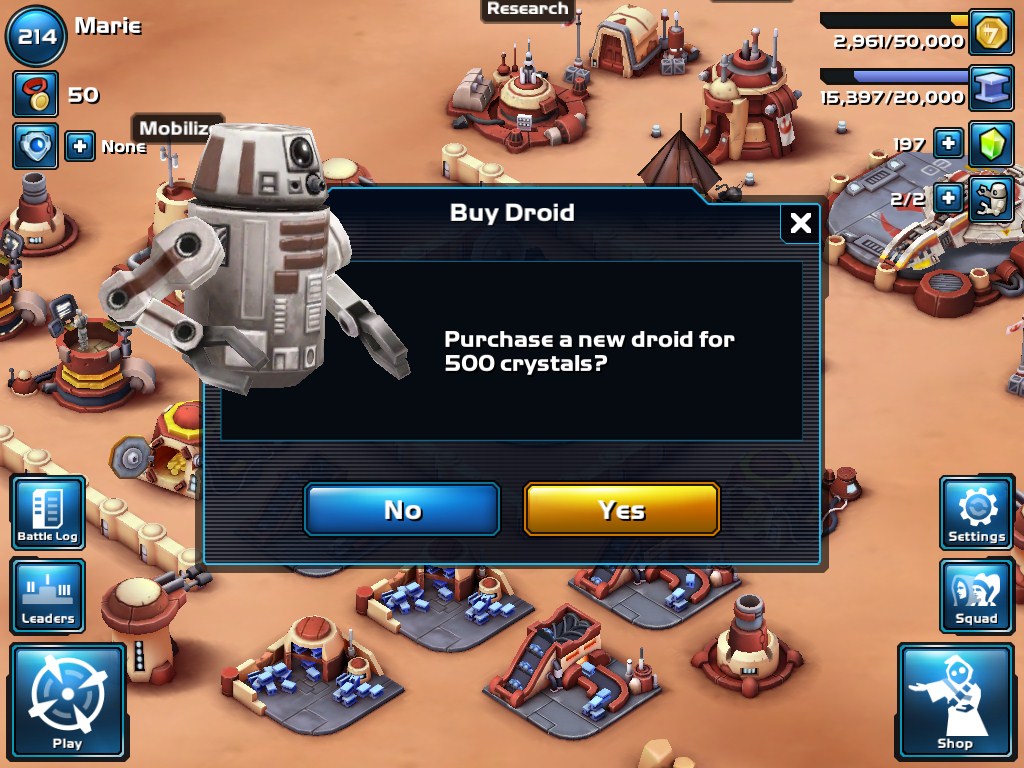Tap the droid icon in the HUD
Image resolution: width=1024 pixels, height=768 pixels.
(x=991, y=197)
